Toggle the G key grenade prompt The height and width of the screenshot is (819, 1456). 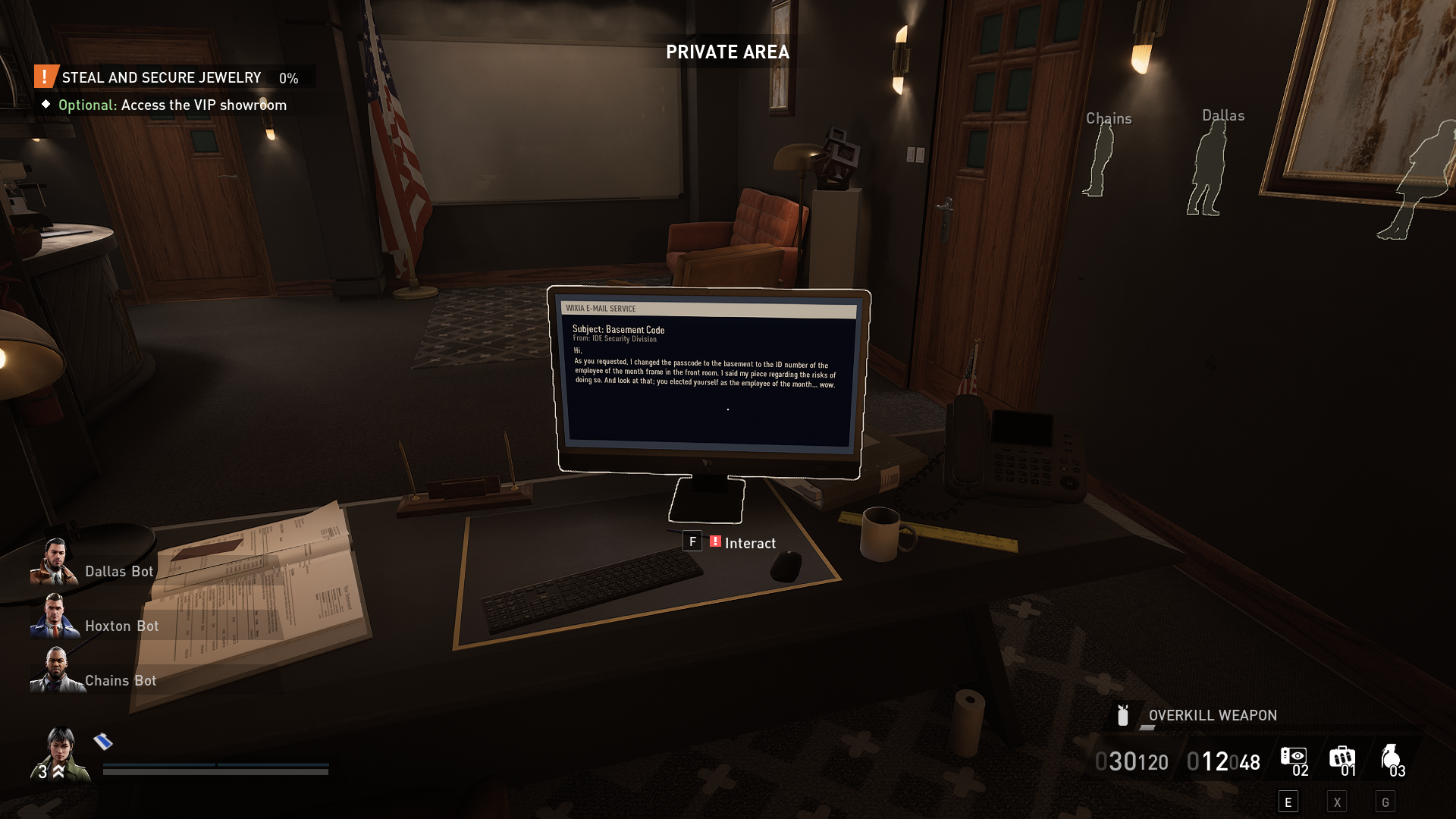point(1386,800)
